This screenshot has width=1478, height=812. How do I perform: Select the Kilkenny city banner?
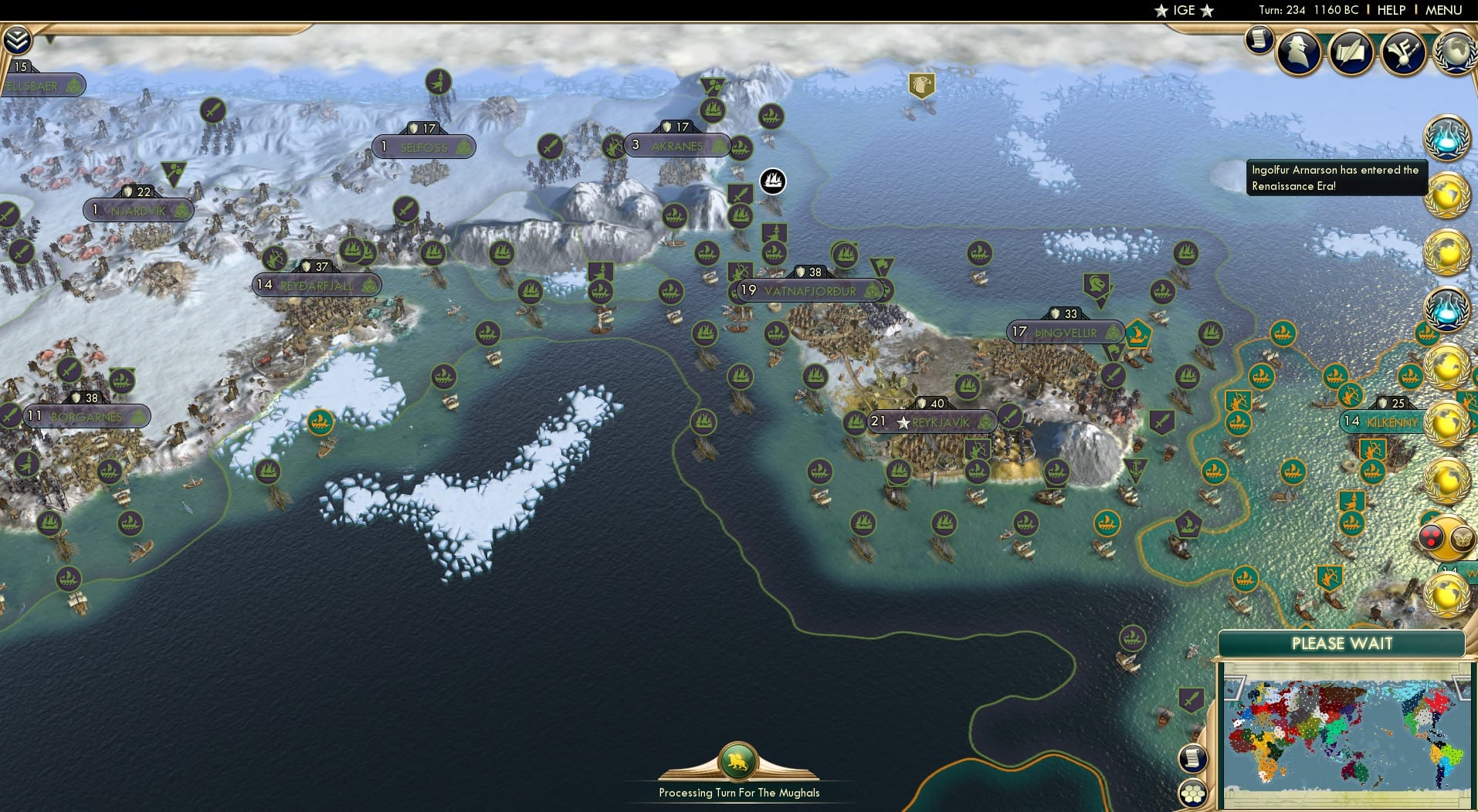pyautogui.click(x=1382, y=422)
